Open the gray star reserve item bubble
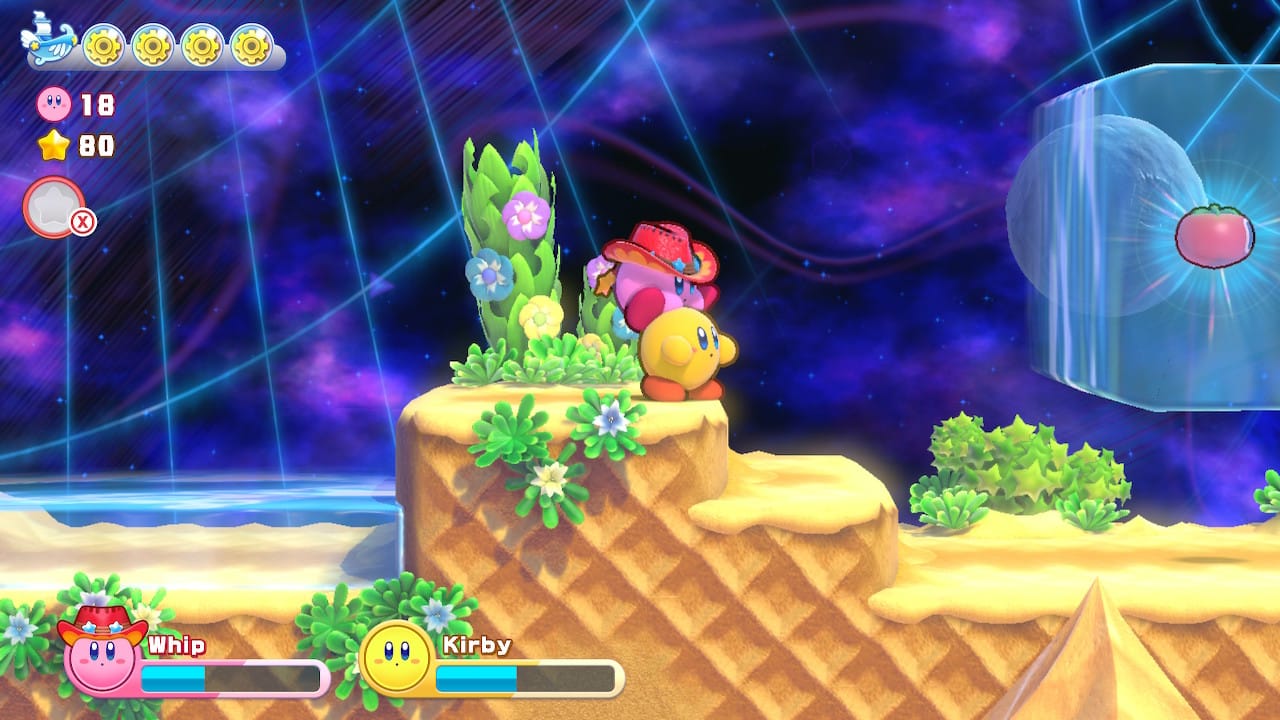Image resolution: width=1280 pixels, height=720 pixels. click(x=54, y=207)
